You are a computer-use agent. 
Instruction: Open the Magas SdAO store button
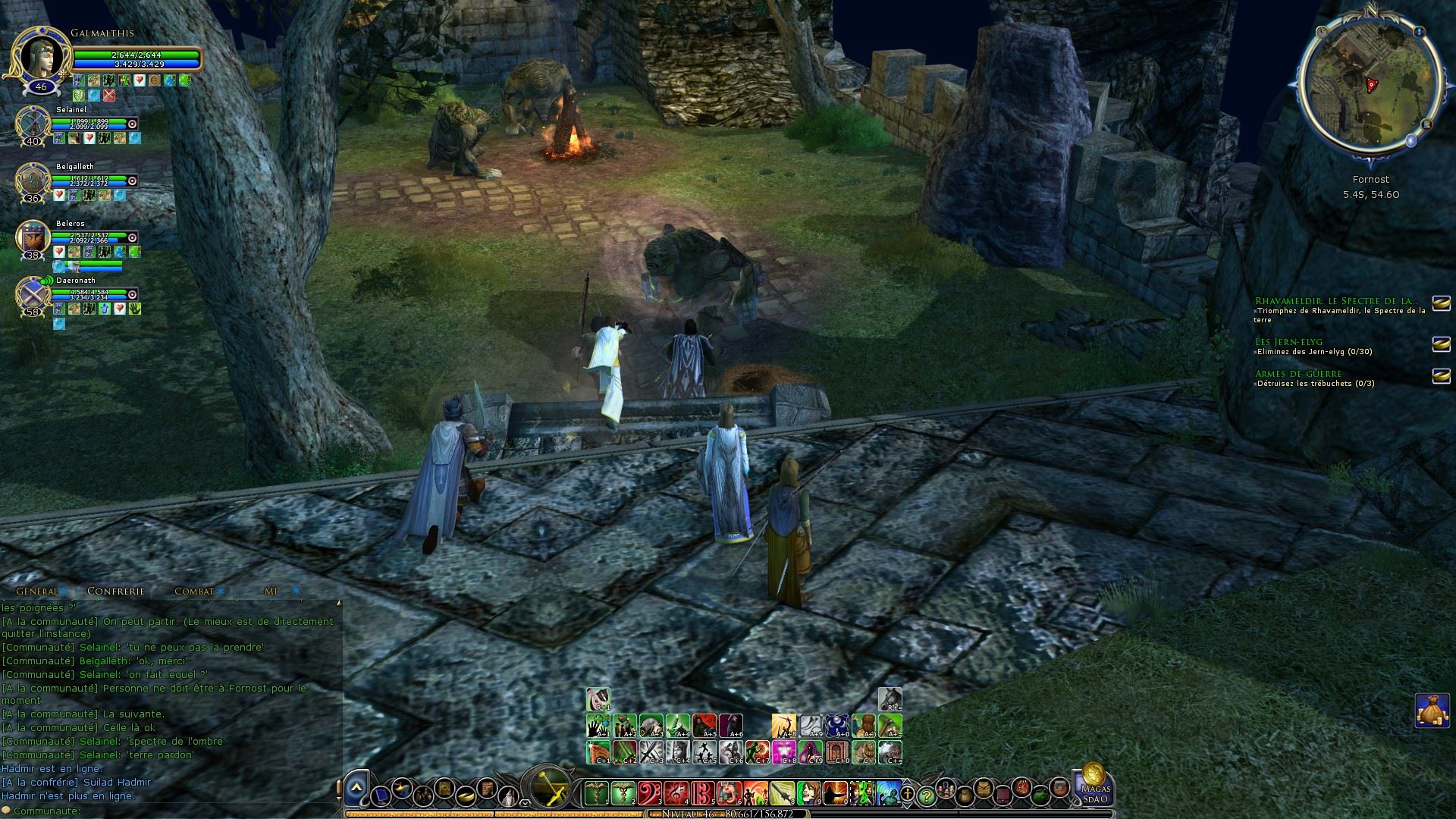click(1094, 785)
